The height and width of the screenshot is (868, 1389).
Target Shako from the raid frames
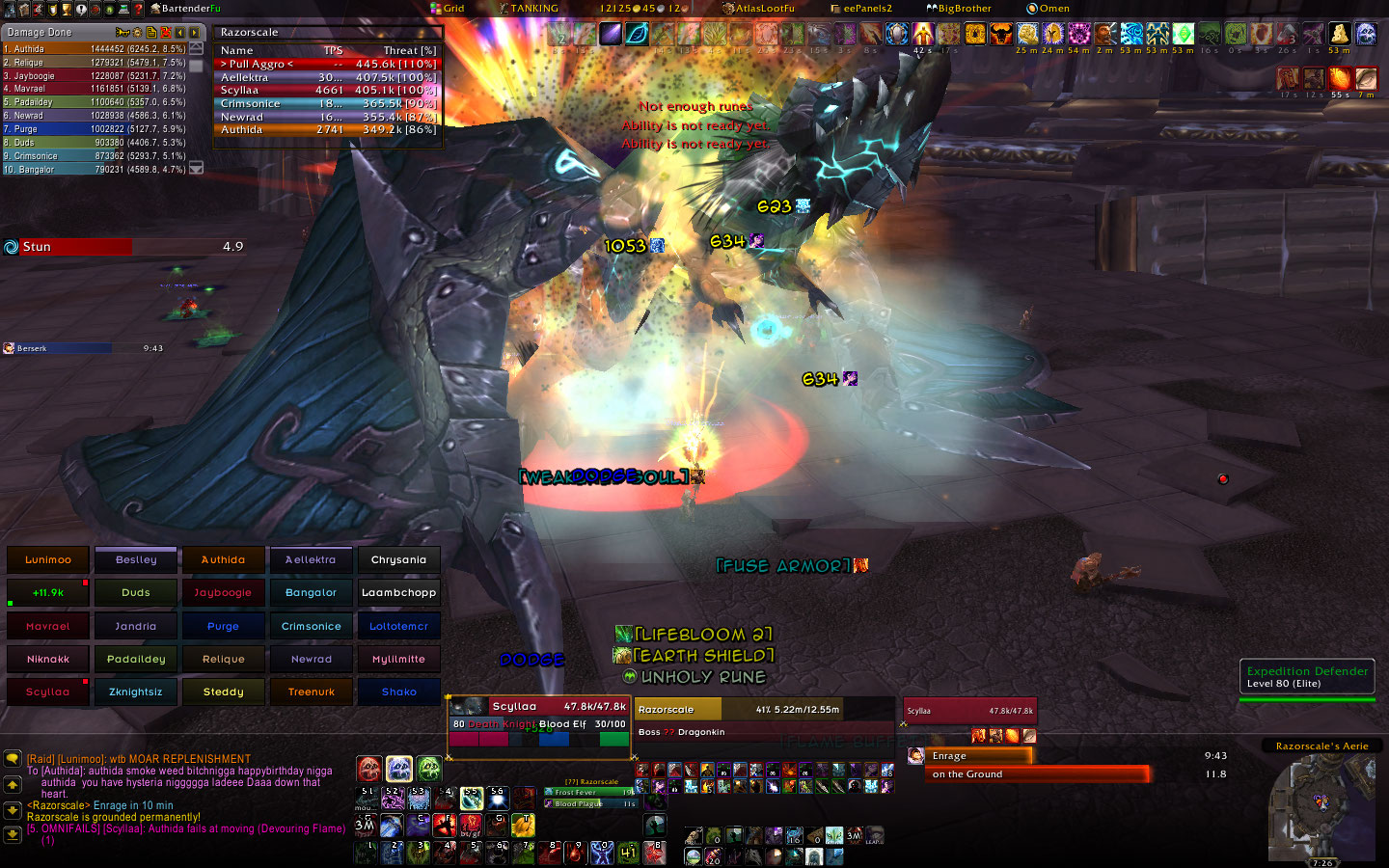(398, 692)
